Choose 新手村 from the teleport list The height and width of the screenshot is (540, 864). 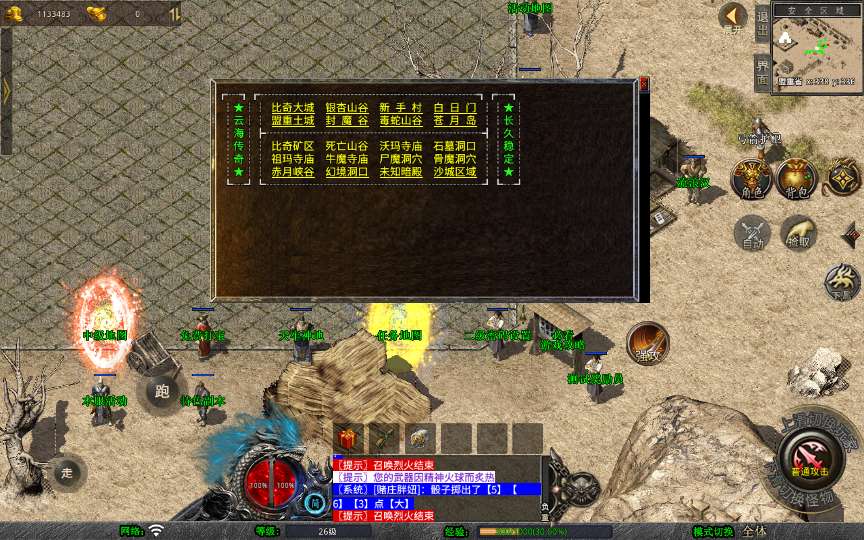400,107
